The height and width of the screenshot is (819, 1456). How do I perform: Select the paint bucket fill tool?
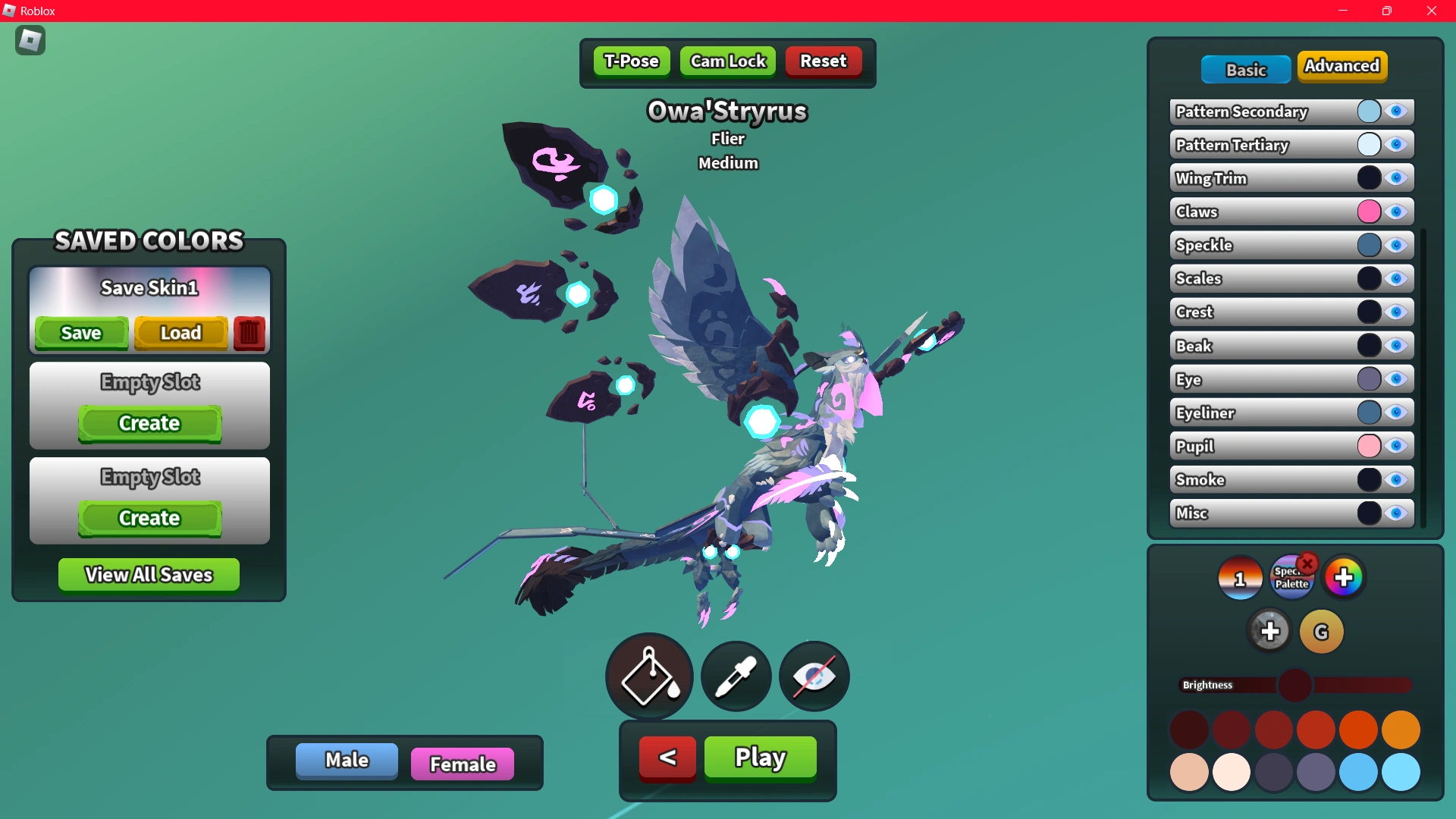(648, 676)
